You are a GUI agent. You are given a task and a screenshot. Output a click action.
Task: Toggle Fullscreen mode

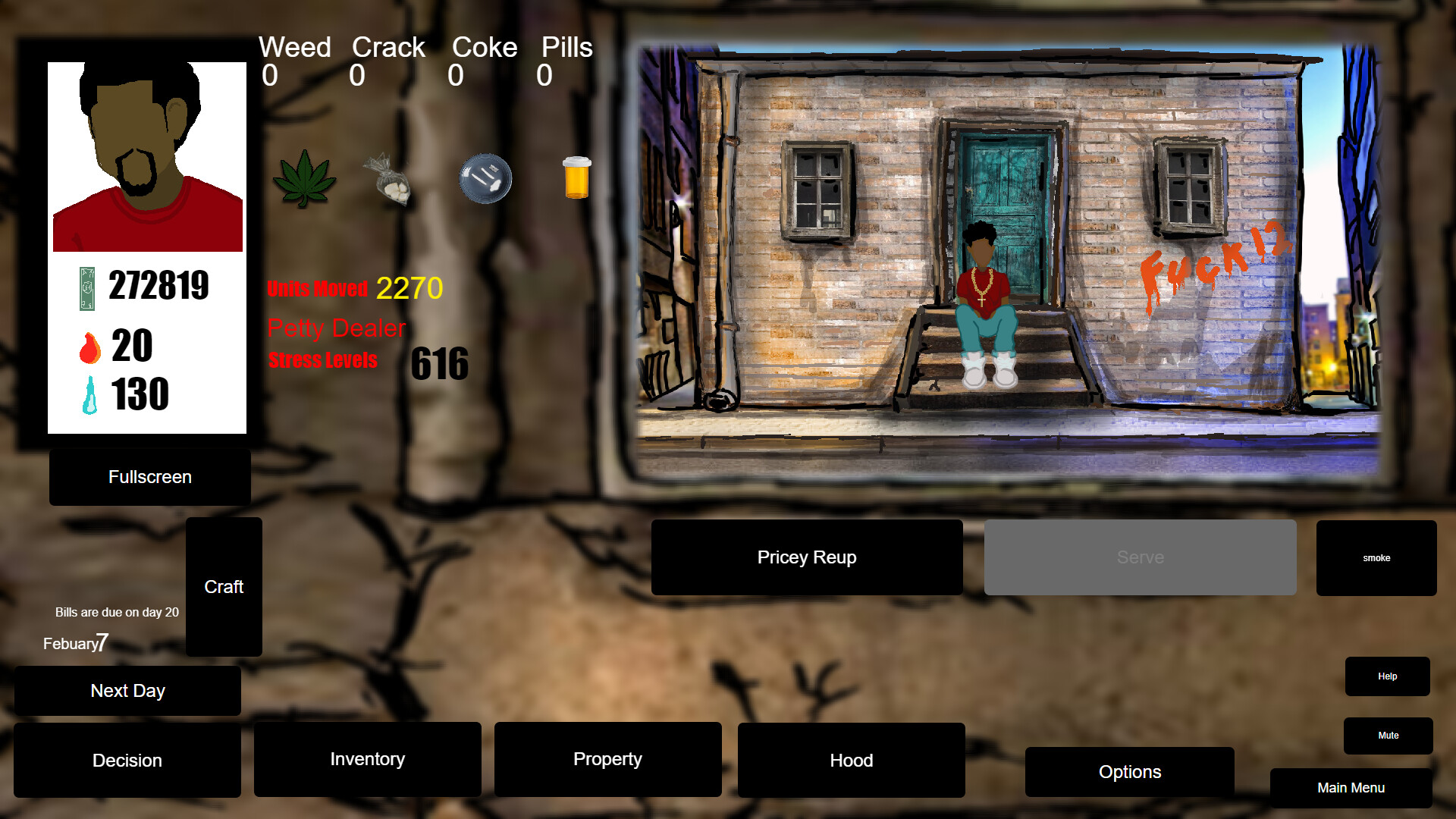coord(149,476)
